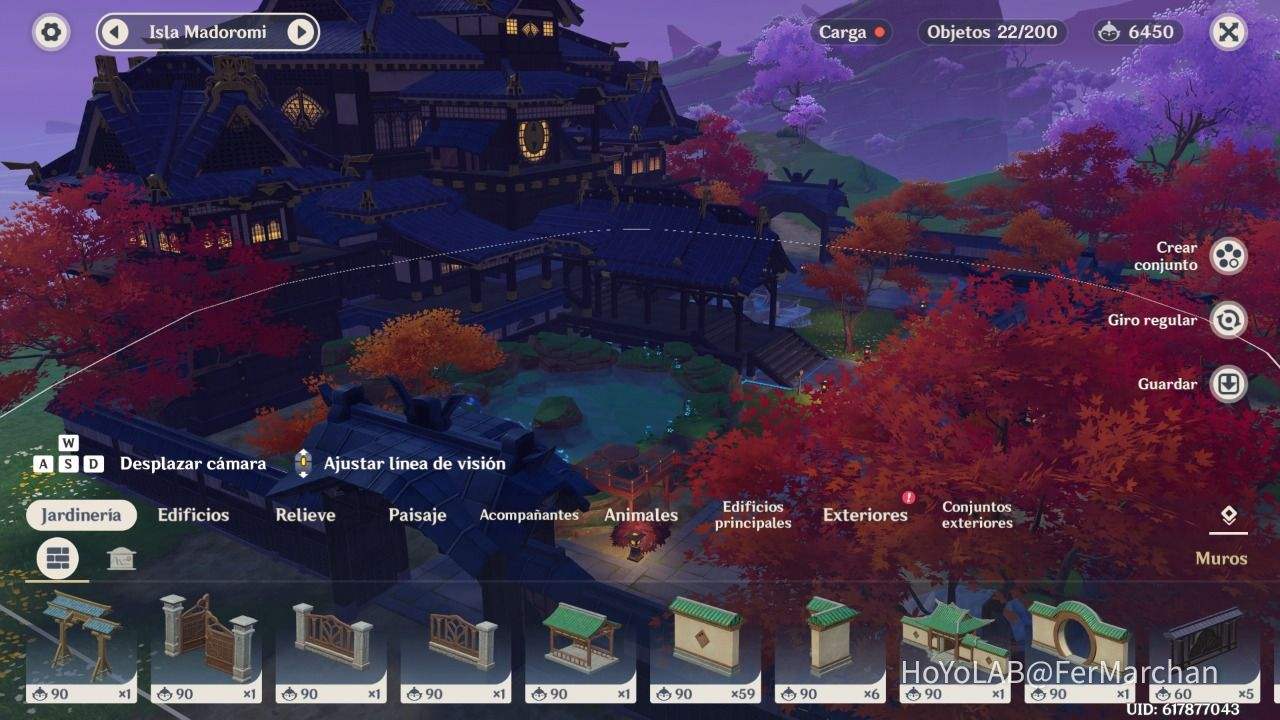Image resolution: width=1280 pixels, height=720 pixels.
Task: Click the currency display showing 6450
Action: pyautogui.click(x=1136, y=31)
